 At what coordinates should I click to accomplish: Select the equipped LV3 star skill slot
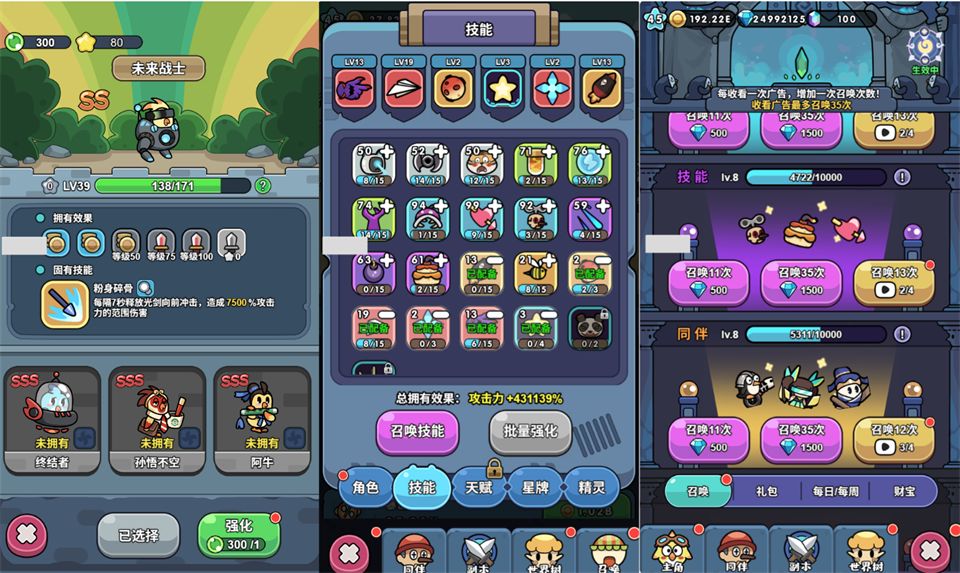click(x=501, y=86)
